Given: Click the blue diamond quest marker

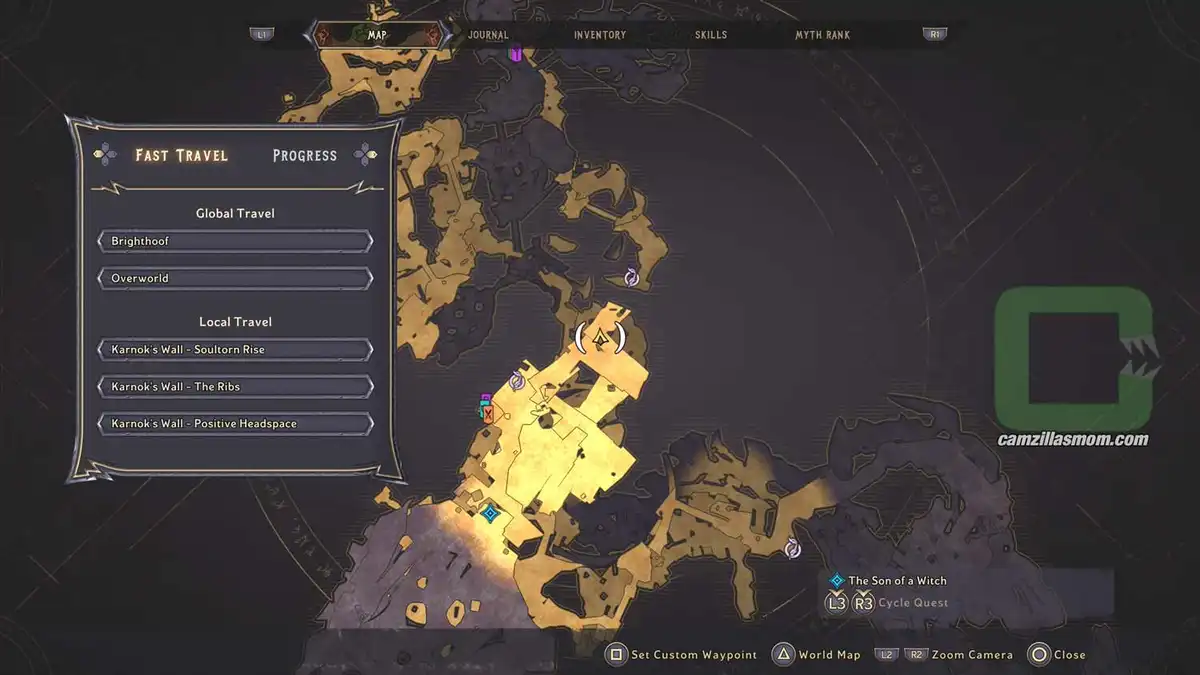Looking at the screenshot, I should pos(490,514).
